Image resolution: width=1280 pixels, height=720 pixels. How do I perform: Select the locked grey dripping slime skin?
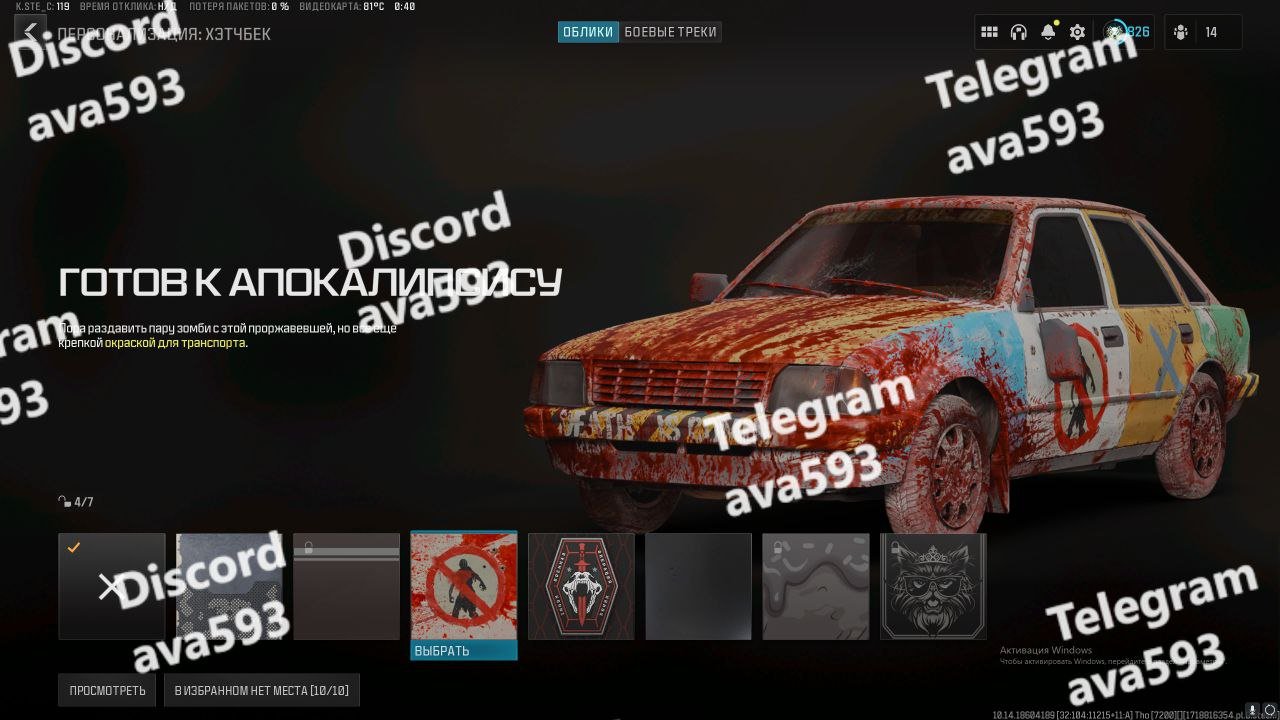coord(816,586)
